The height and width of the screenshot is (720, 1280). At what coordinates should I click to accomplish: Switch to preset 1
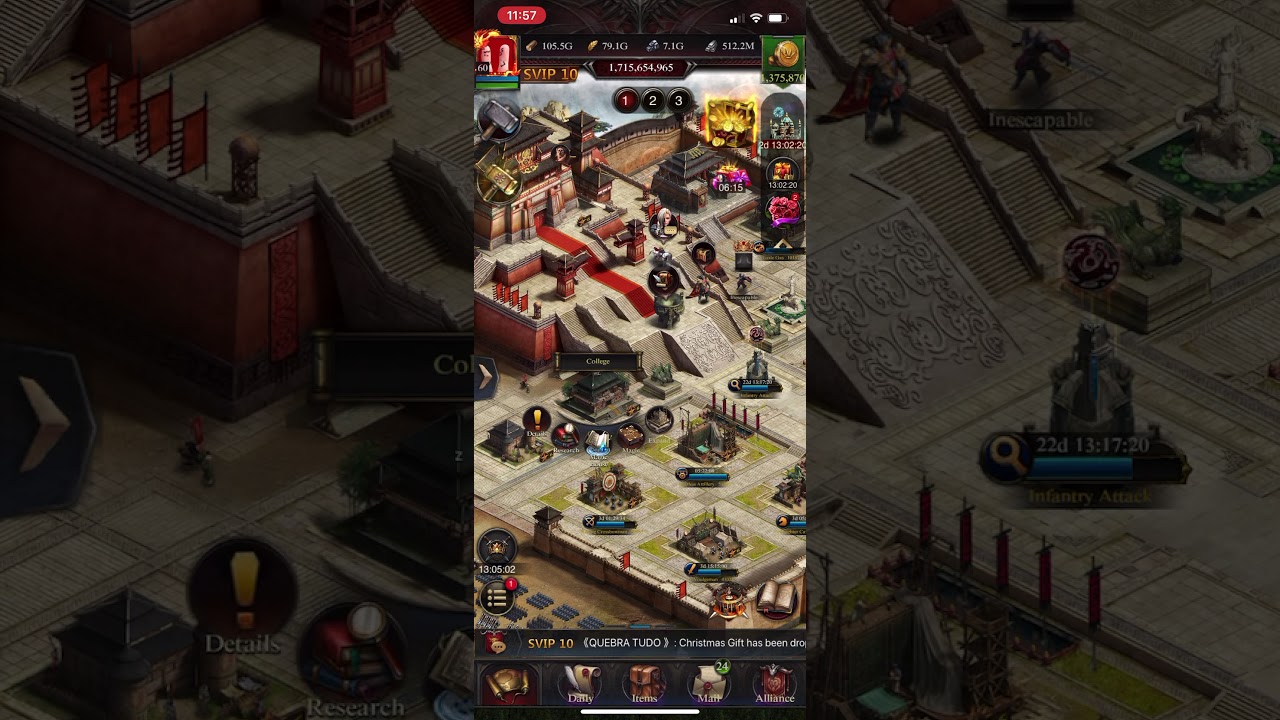[626, 100]
